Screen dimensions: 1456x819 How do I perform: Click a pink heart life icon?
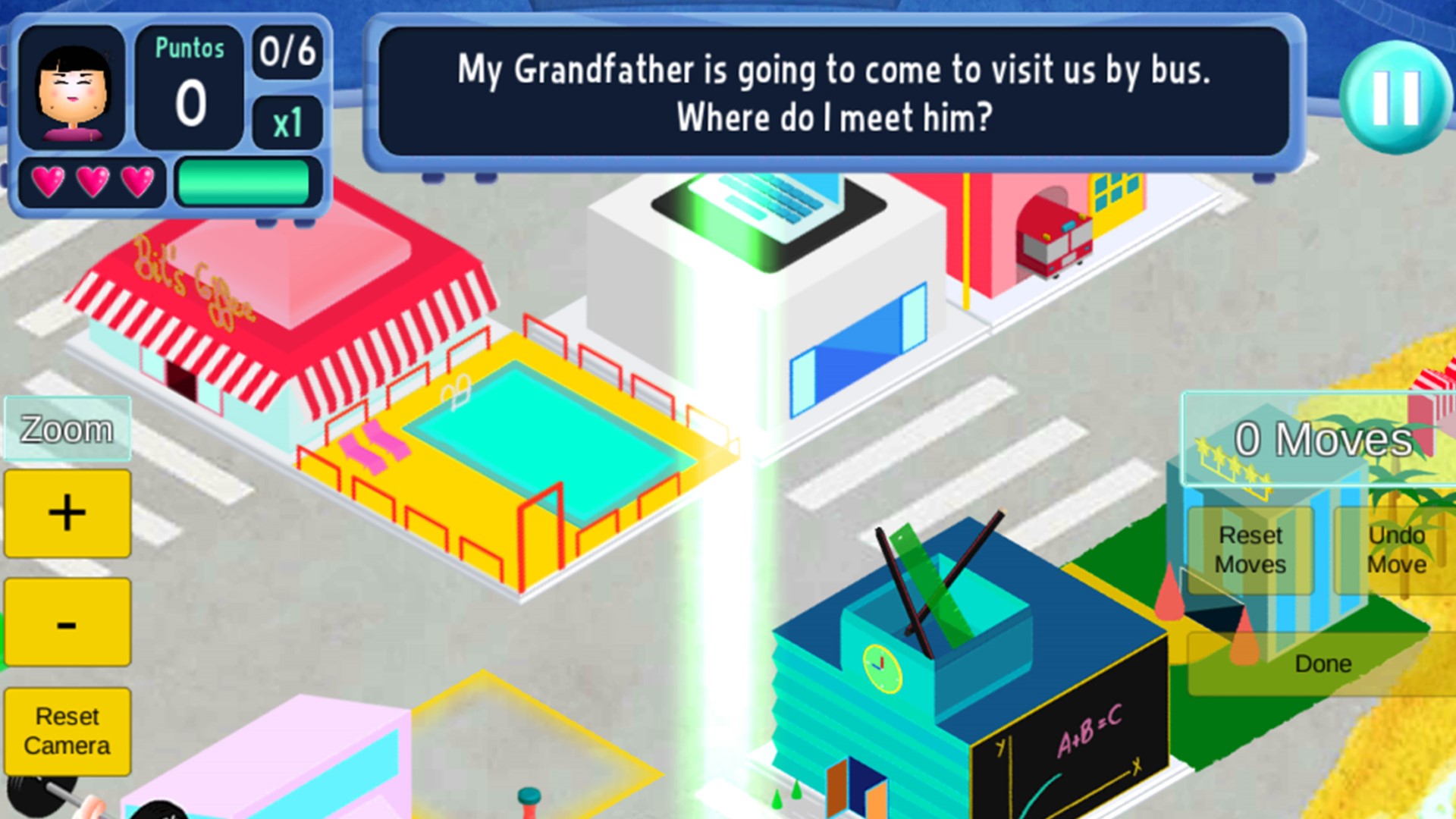tap(47, 182)
